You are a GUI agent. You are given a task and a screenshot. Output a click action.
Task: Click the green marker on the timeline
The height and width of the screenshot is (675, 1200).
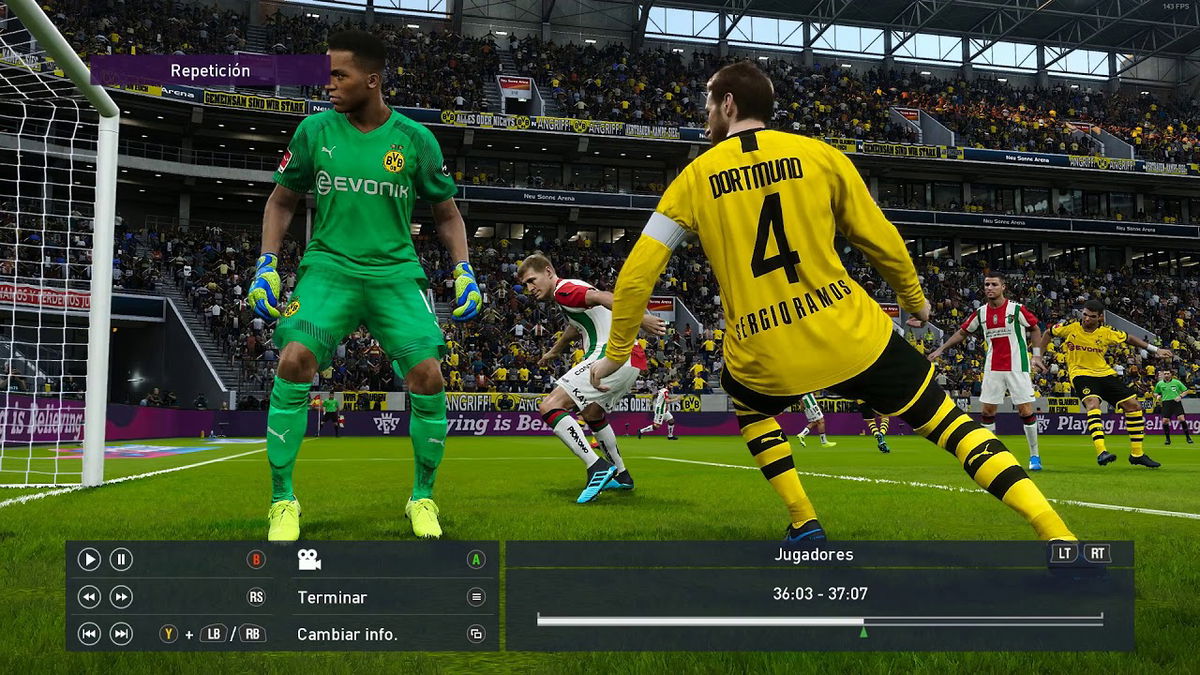coord(863,632)
